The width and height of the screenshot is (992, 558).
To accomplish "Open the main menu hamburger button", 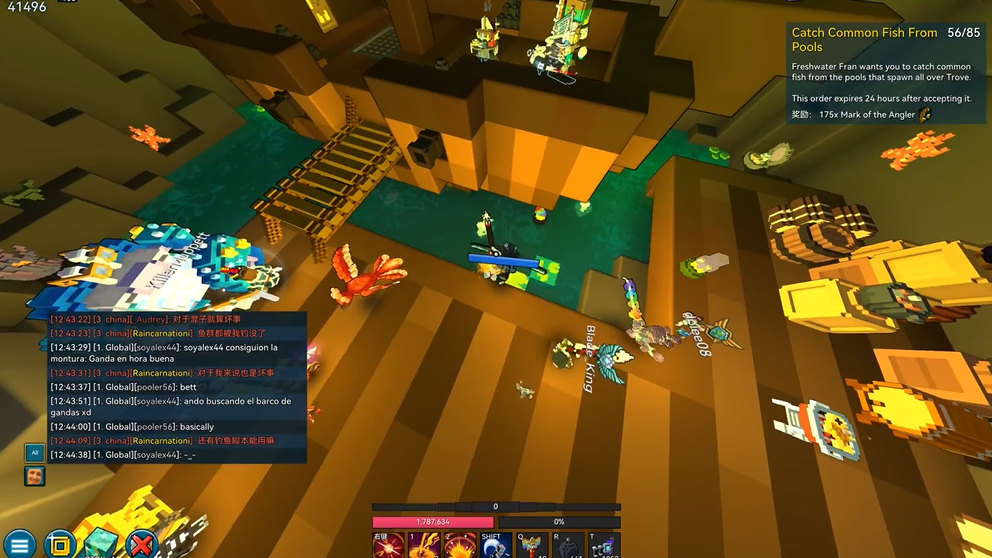I will pyautogui.click(x=19, y=545).
